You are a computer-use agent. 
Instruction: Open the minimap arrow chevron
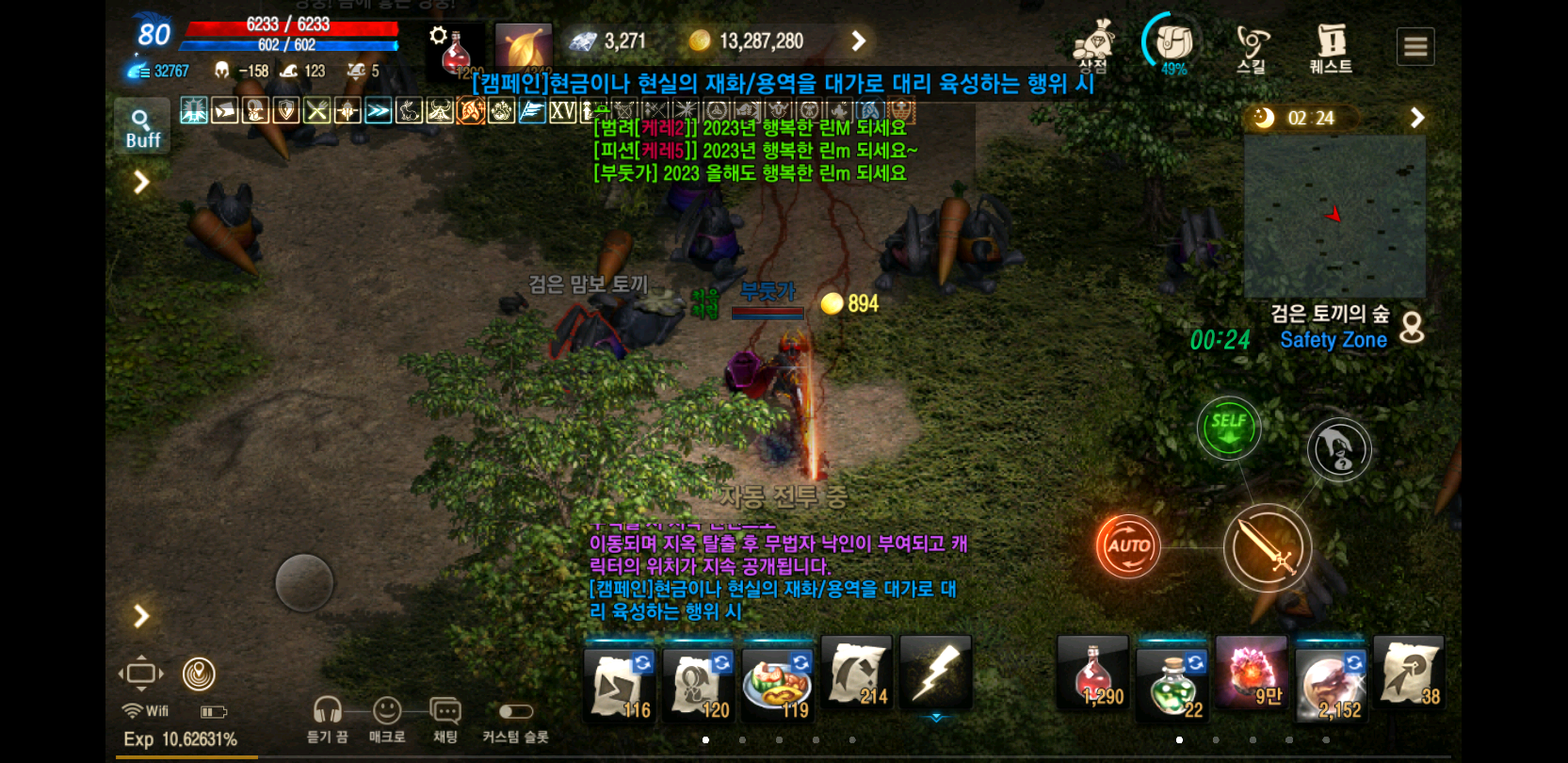click(1417, 118)
